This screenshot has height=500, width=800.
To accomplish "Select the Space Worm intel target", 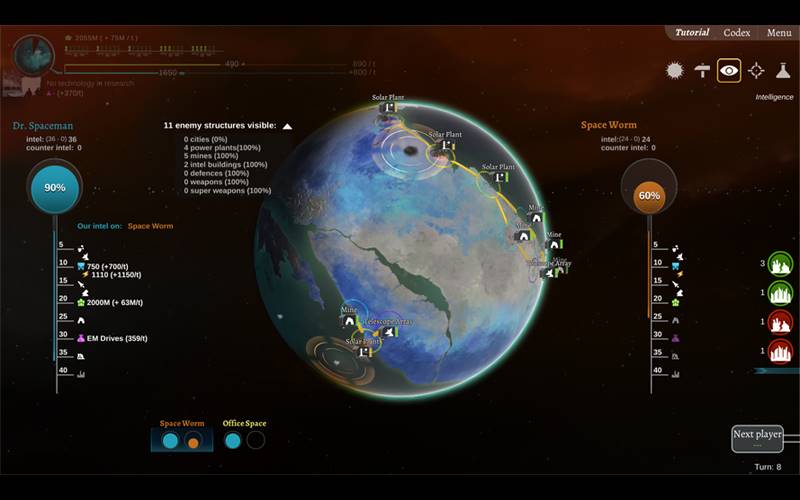I will [181, 440].
